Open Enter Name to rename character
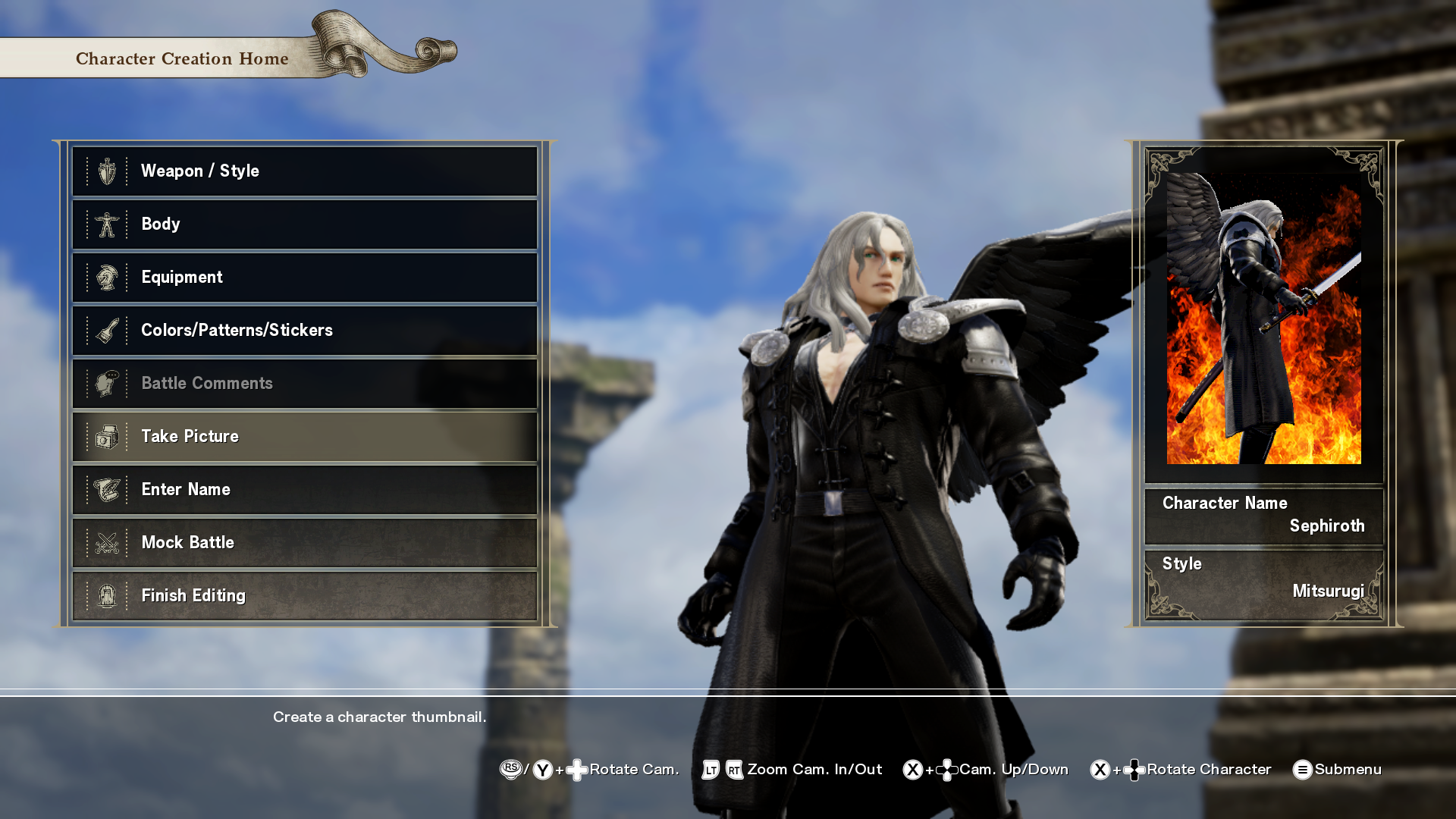 coord(304,490)
